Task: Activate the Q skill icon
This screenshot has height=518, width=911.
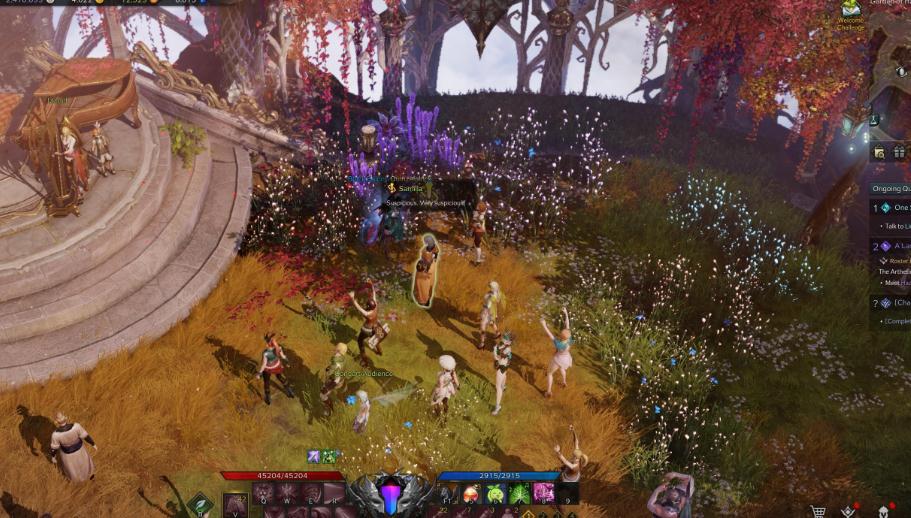Action: 264,493
